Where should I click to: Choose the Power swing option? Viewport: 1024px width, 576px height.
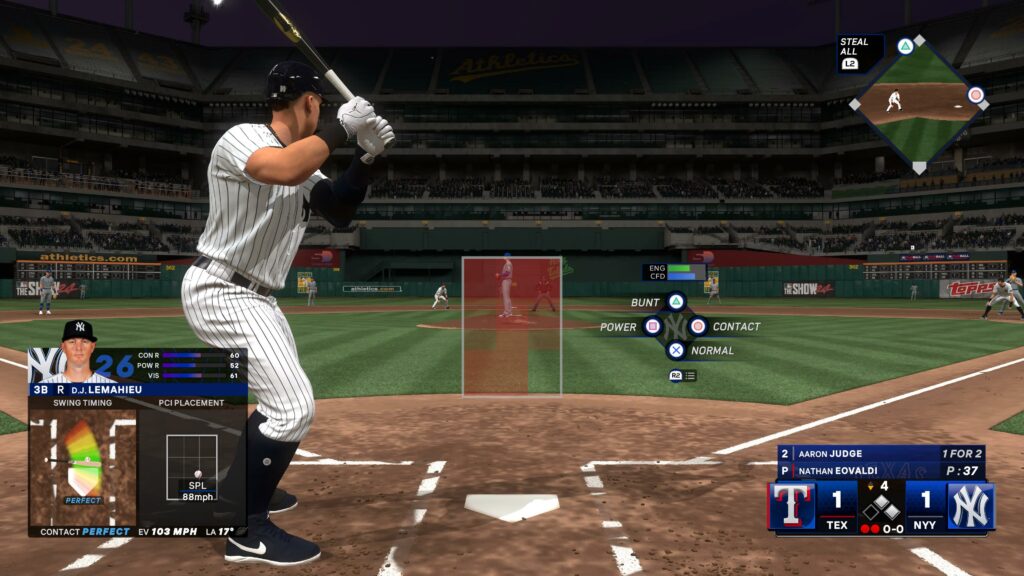(653, 326)
